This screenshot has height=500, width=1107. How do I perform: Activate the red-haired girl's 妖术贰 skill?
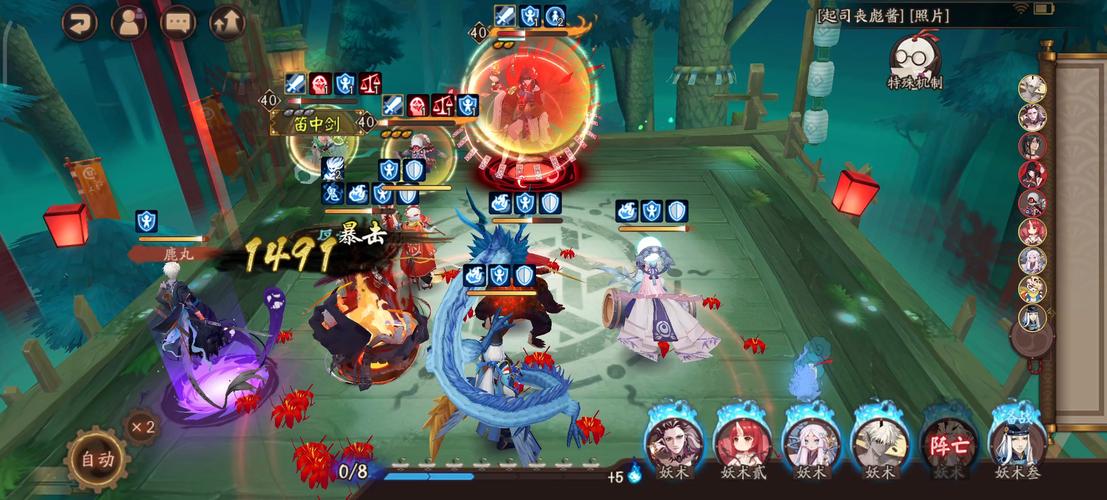(740, 441)
